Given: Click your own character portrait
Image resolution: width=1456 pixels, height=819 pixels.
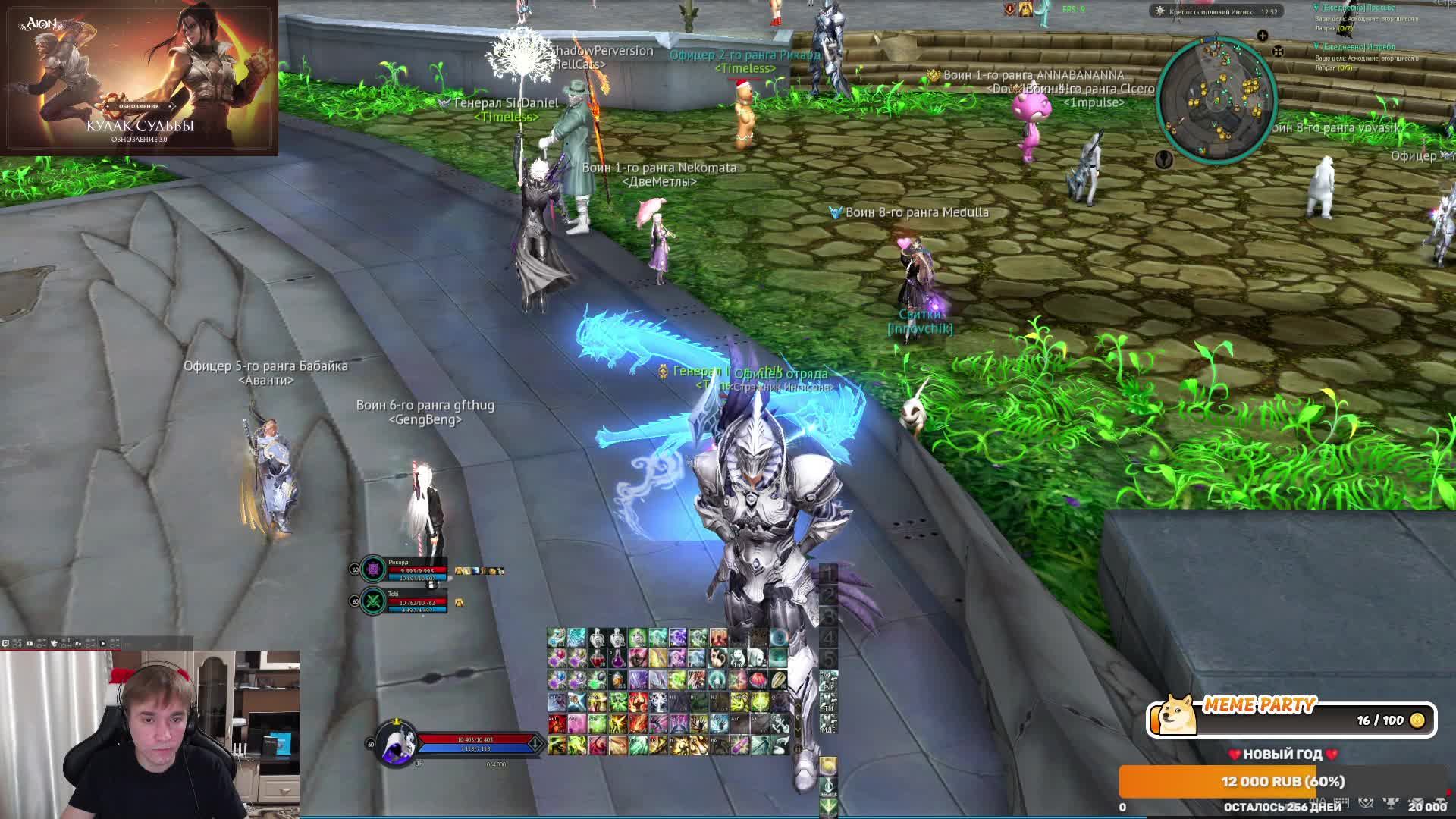Looking at the screenshot, I should coord(397,743).
